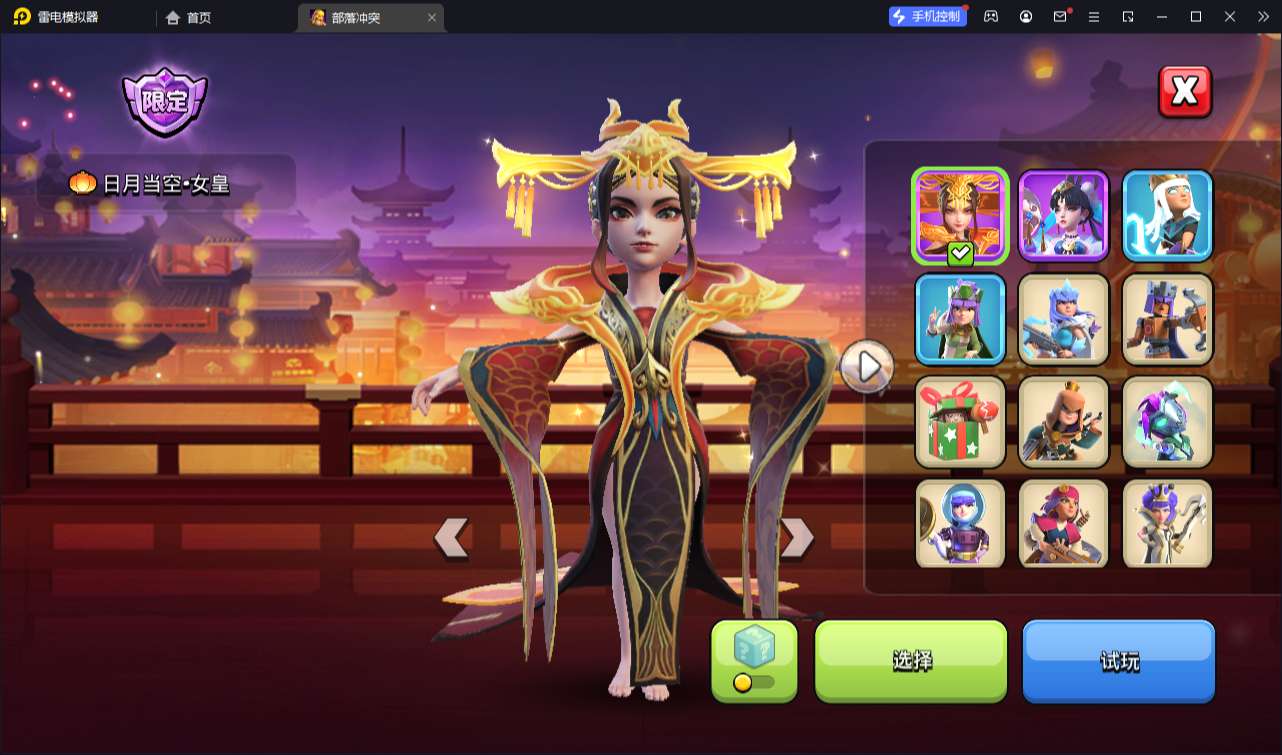This screenshot has height=755, width=1282.
Task: Select the Battle Machine skin thumbnail
Action: (1167, 319)
